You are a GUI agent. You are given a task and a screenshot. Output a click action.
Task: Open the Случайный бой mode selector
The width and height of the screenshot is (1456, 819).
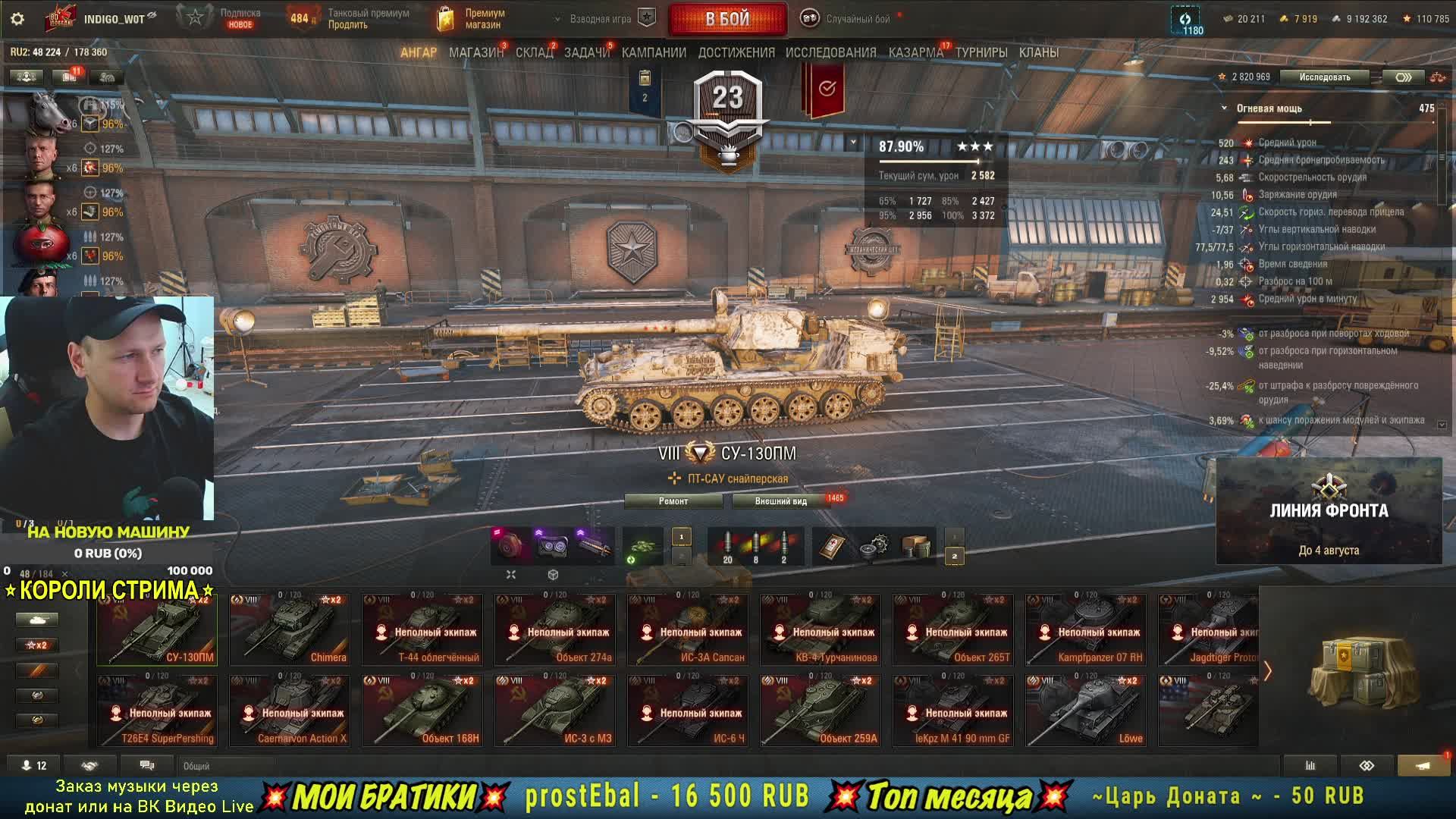point(849,19)
